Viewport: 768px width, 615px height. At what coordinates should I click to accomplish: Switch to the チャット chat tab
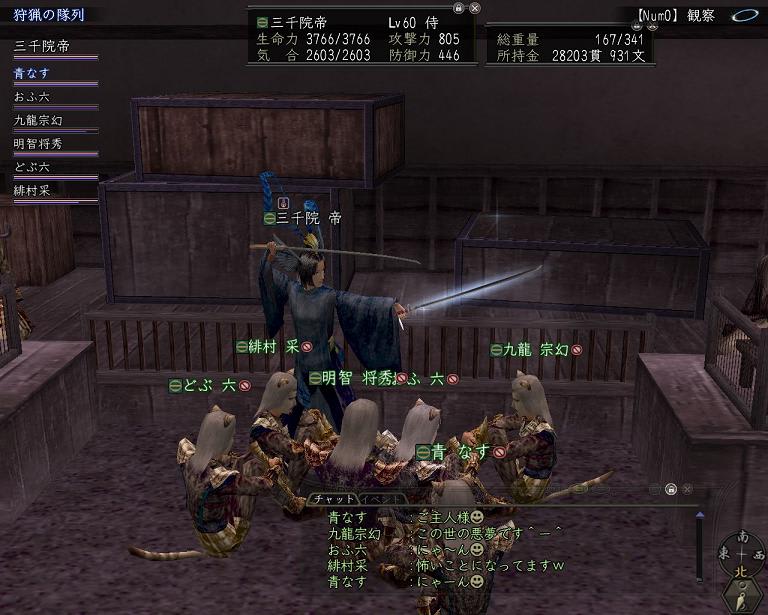tap(329, 498)
